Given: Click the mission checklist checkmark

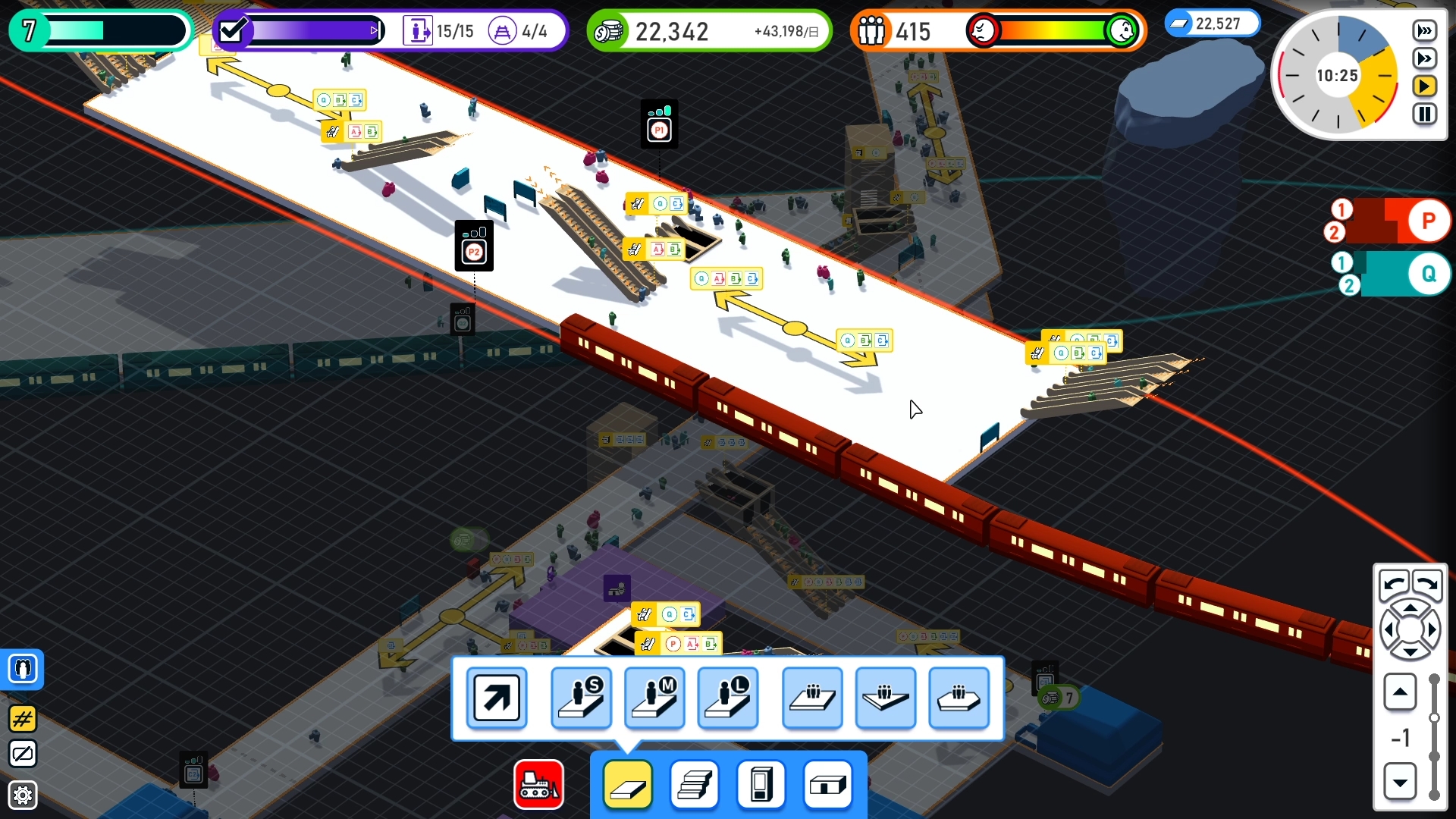Looking at the screenshot, I should (233, 30).
